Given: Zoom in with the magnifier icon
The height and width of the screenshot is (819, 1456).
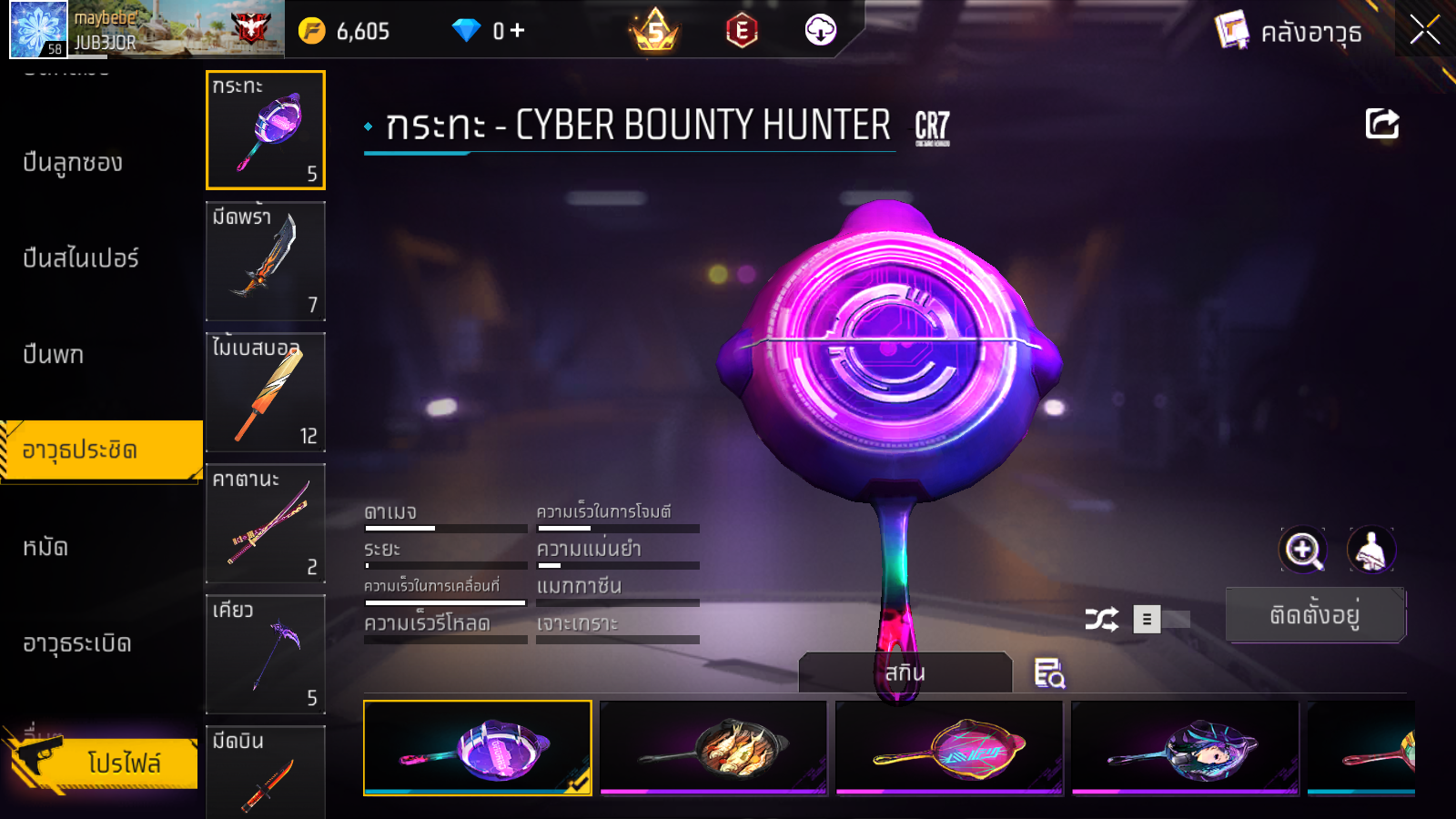Looking at the screenshot, I should tap(1302, 550).
